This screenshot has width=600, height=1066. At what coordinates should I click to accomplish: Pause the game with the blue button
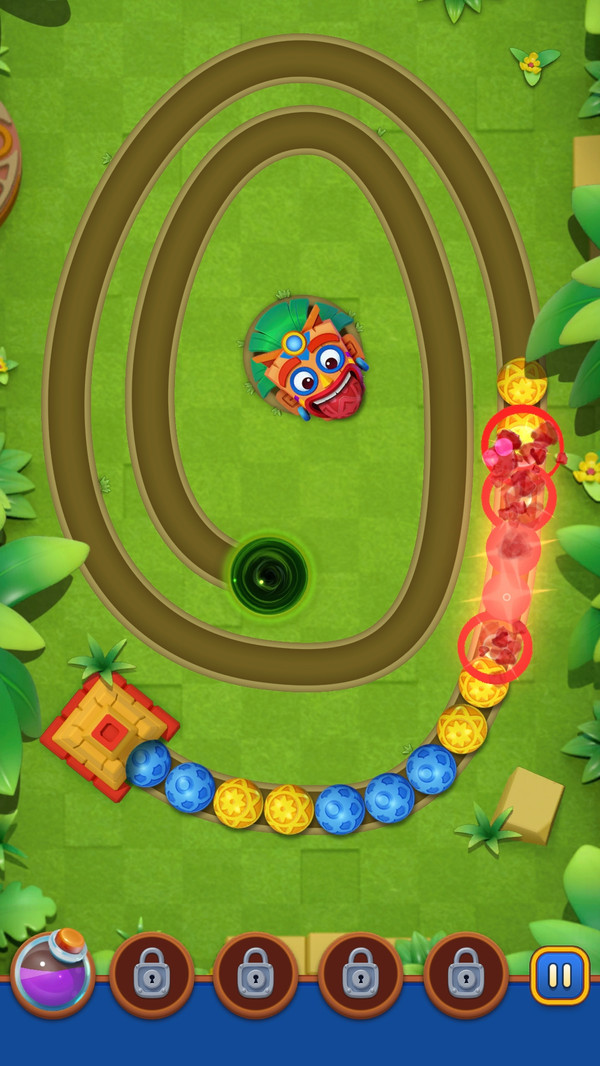tap(559, 975)
